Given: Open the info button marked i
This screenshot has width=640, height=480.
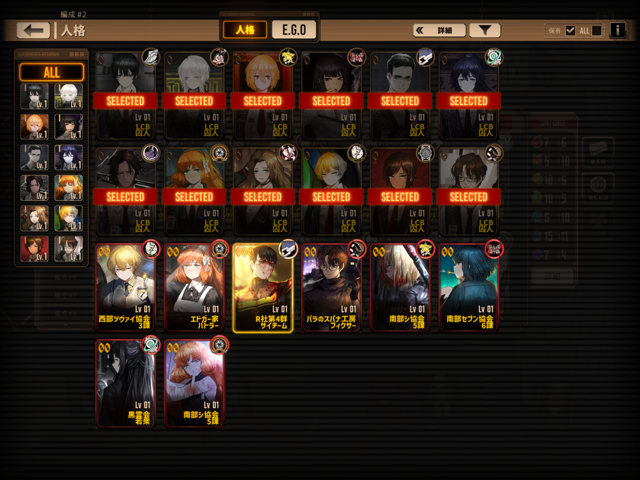Looking at the screenshot, I should click(x=617, y=30).
